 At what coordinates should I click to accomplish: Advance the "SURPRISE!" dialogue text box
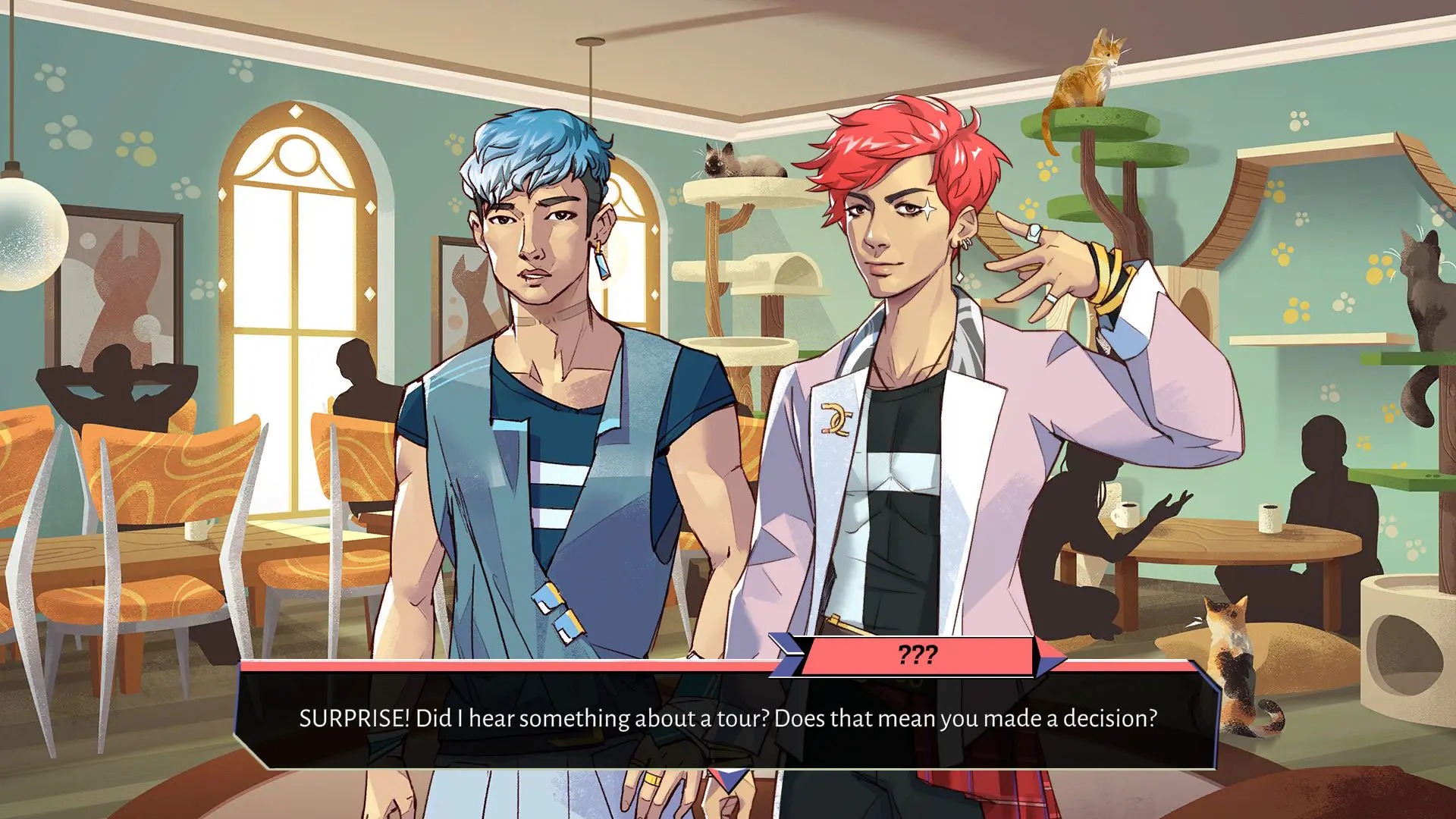tap(726, 719)
